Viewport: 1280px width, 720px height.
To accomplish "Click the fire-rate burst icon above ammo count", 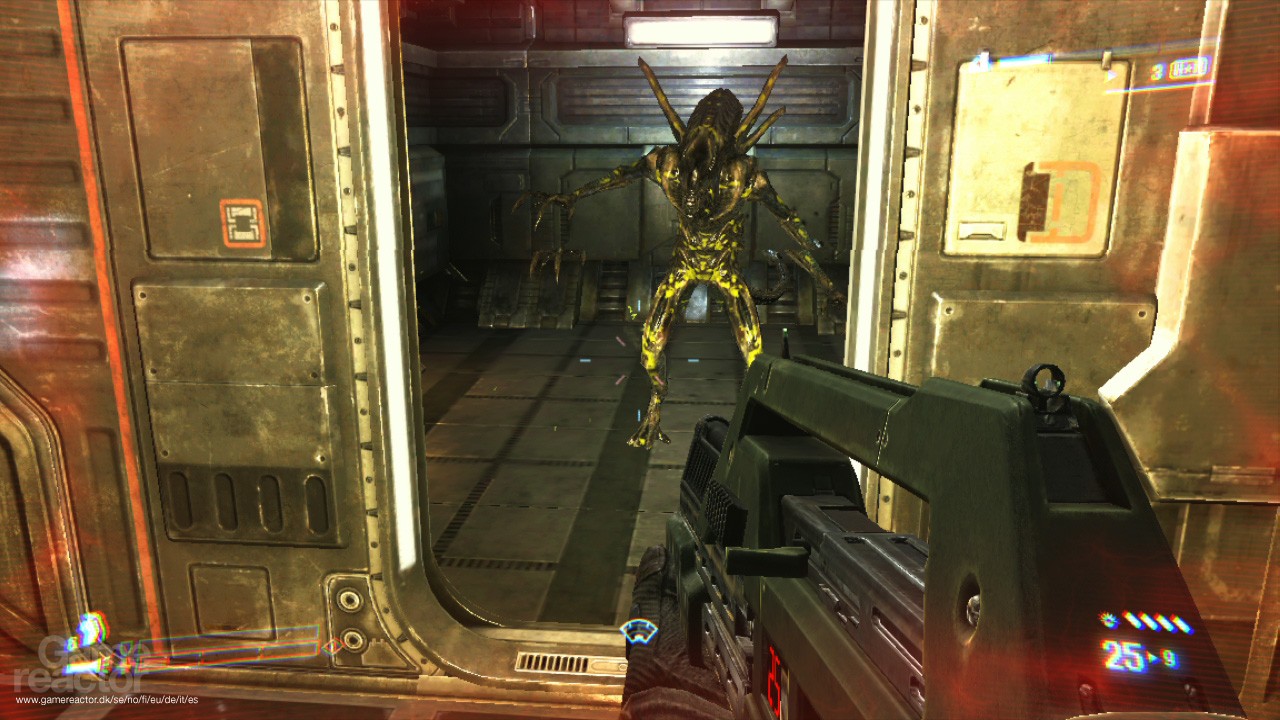I will [x=1108, y=620].
